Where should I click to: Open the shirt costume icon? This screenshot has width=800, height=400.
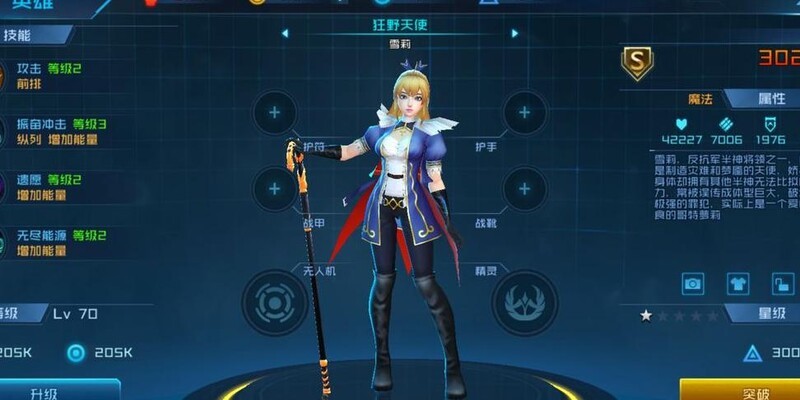pyautogui.click(x=737, y=285)
